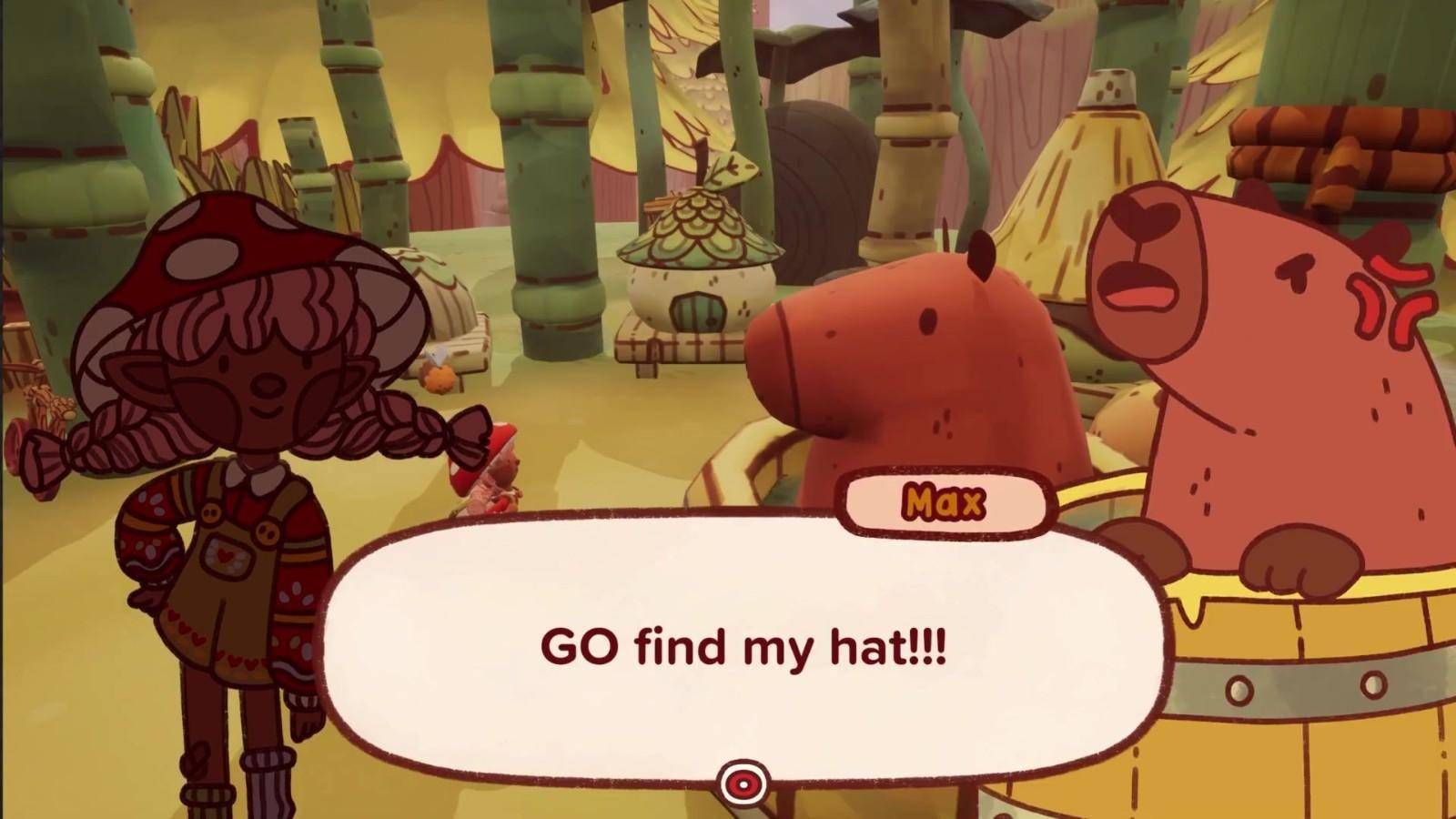The width and height of the screenshot is (1456, 819).
Task: Click Max's dialogue box to continue
Action: pyautogui.click(x=743, y=647)
